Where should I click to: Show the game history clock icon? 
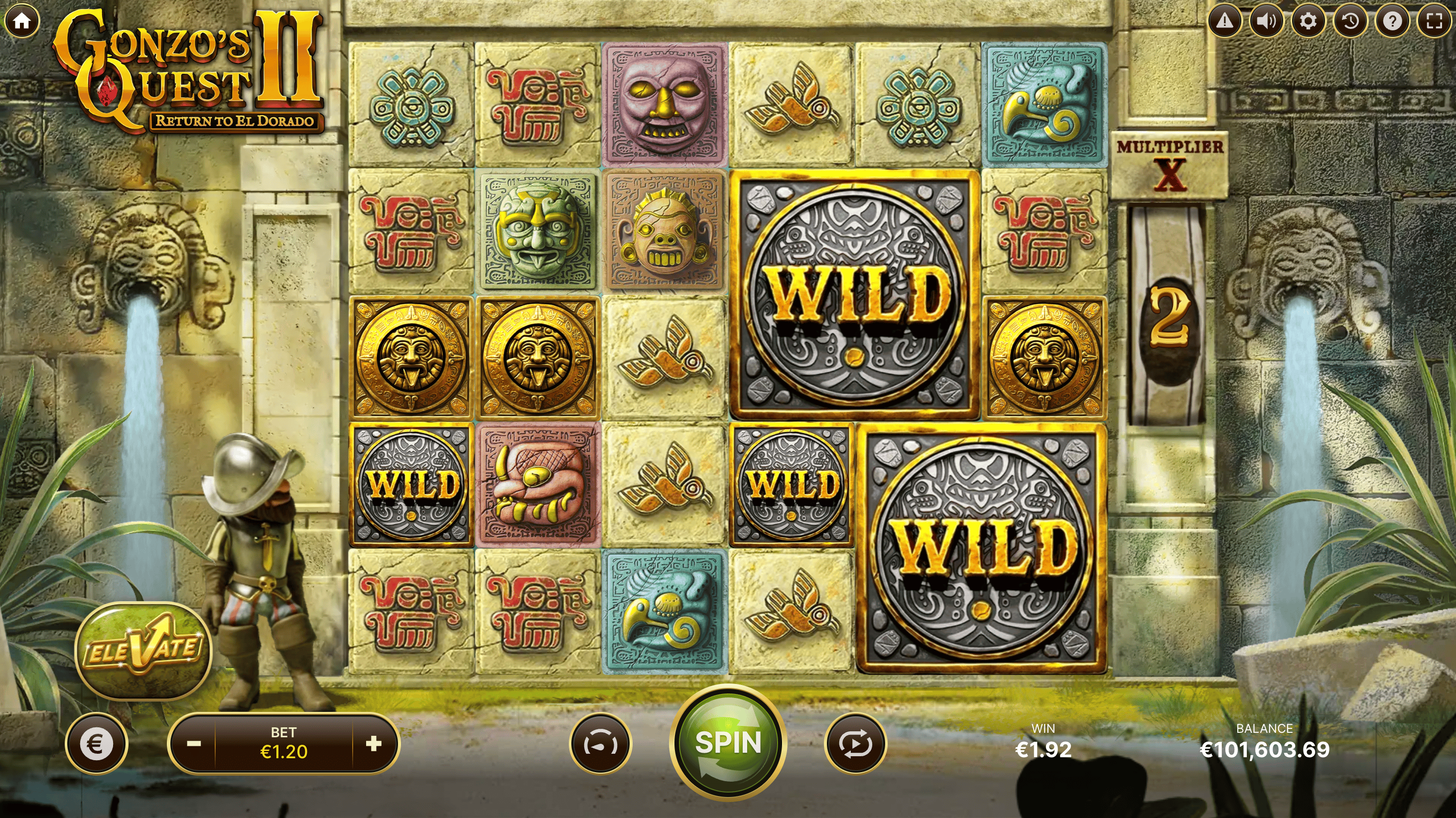1350,21
